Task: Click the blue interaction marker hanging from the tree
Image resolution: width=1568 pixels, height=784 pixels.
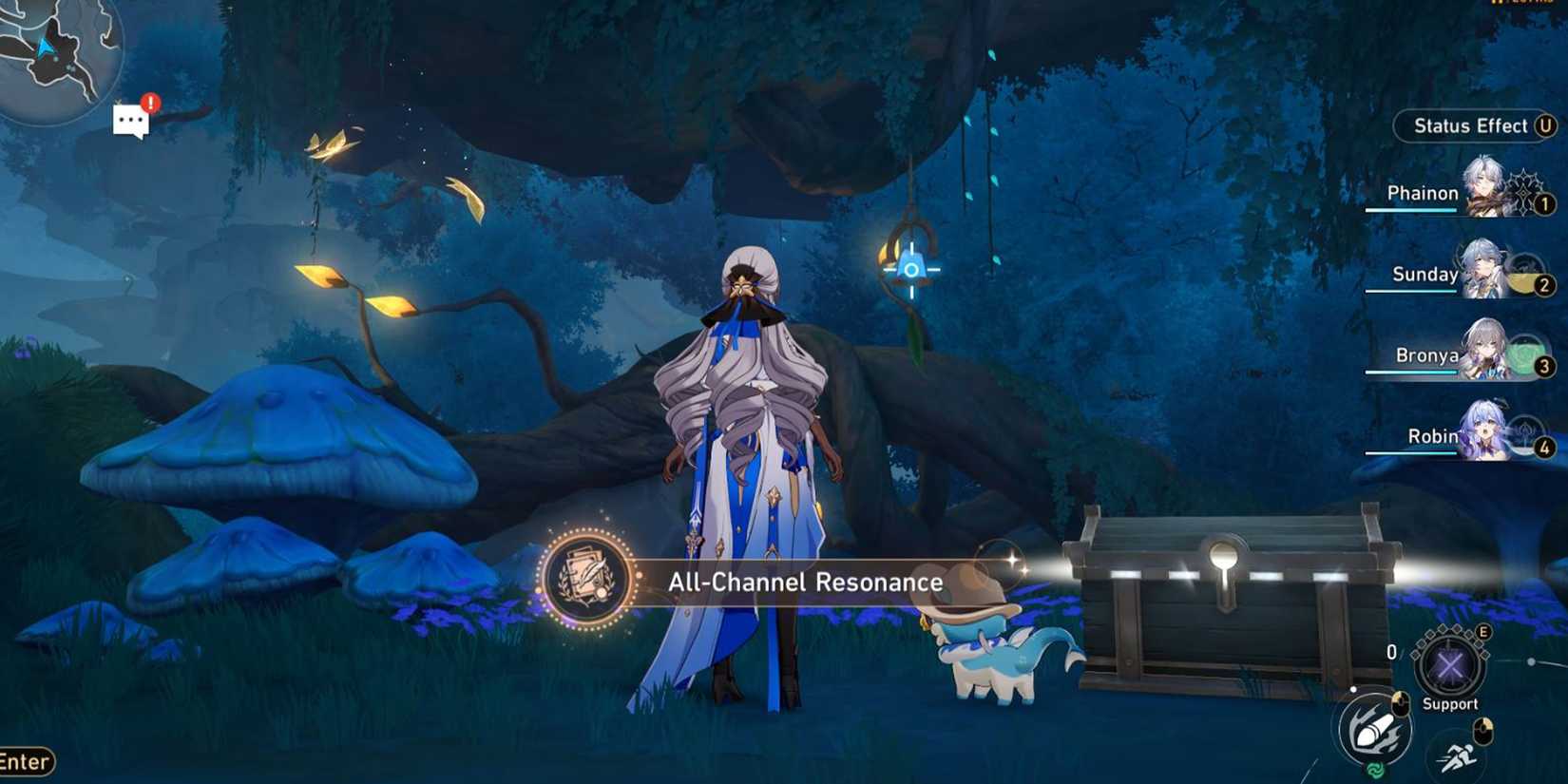Action: [x=910, y=270]
